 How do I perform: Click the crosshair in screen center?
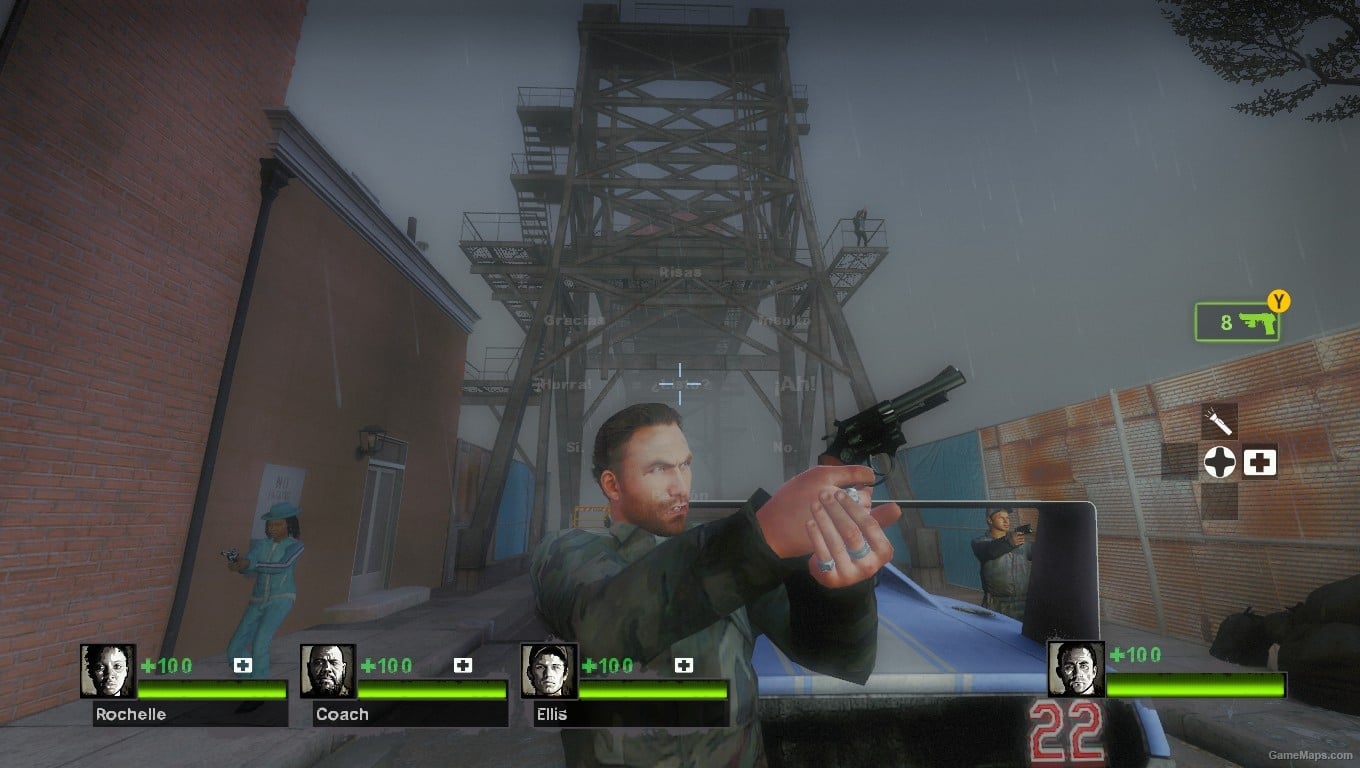click(680, 382)
